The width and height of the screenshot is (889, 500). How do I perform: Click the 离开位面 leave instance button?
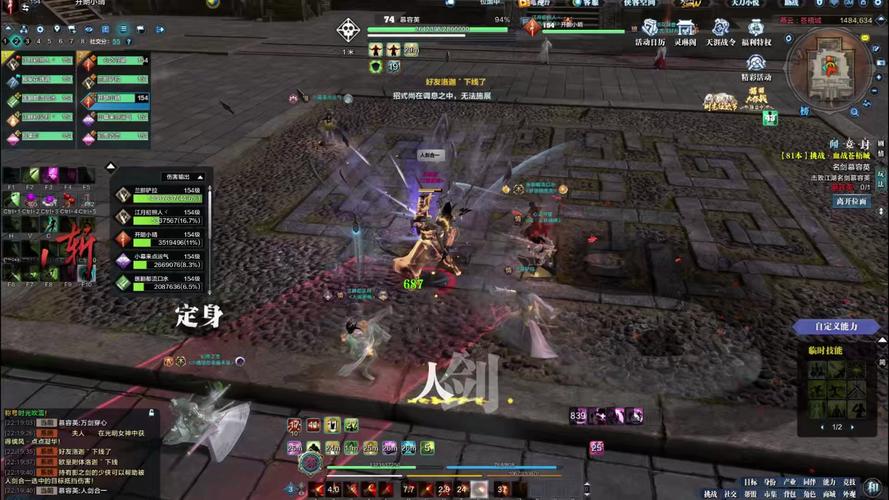[x=853, y=201]
